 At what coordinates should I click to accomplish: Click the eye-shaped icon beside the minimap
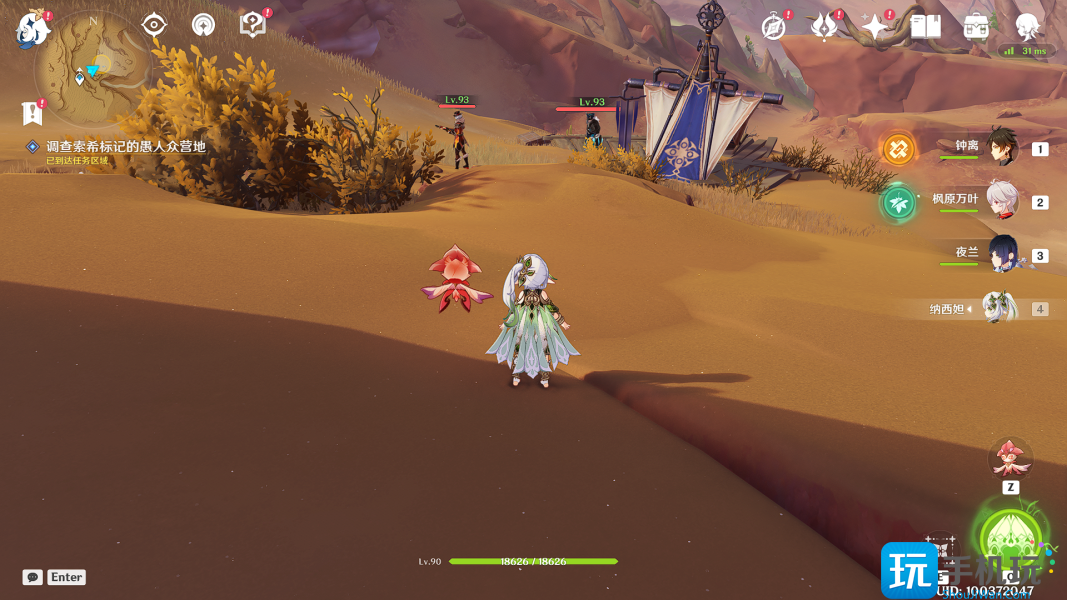tap(154, 25)
